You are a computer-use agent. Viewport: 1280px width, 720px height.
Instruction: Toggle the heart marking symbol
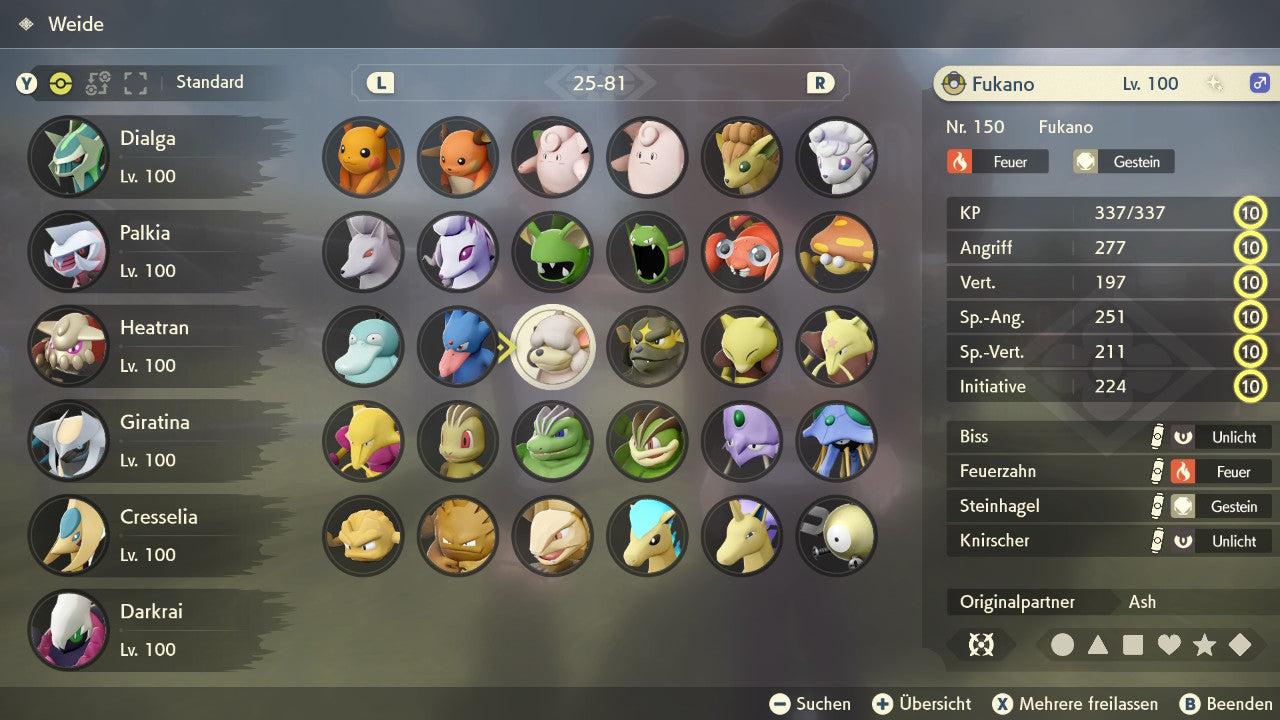click(1169, 645)
